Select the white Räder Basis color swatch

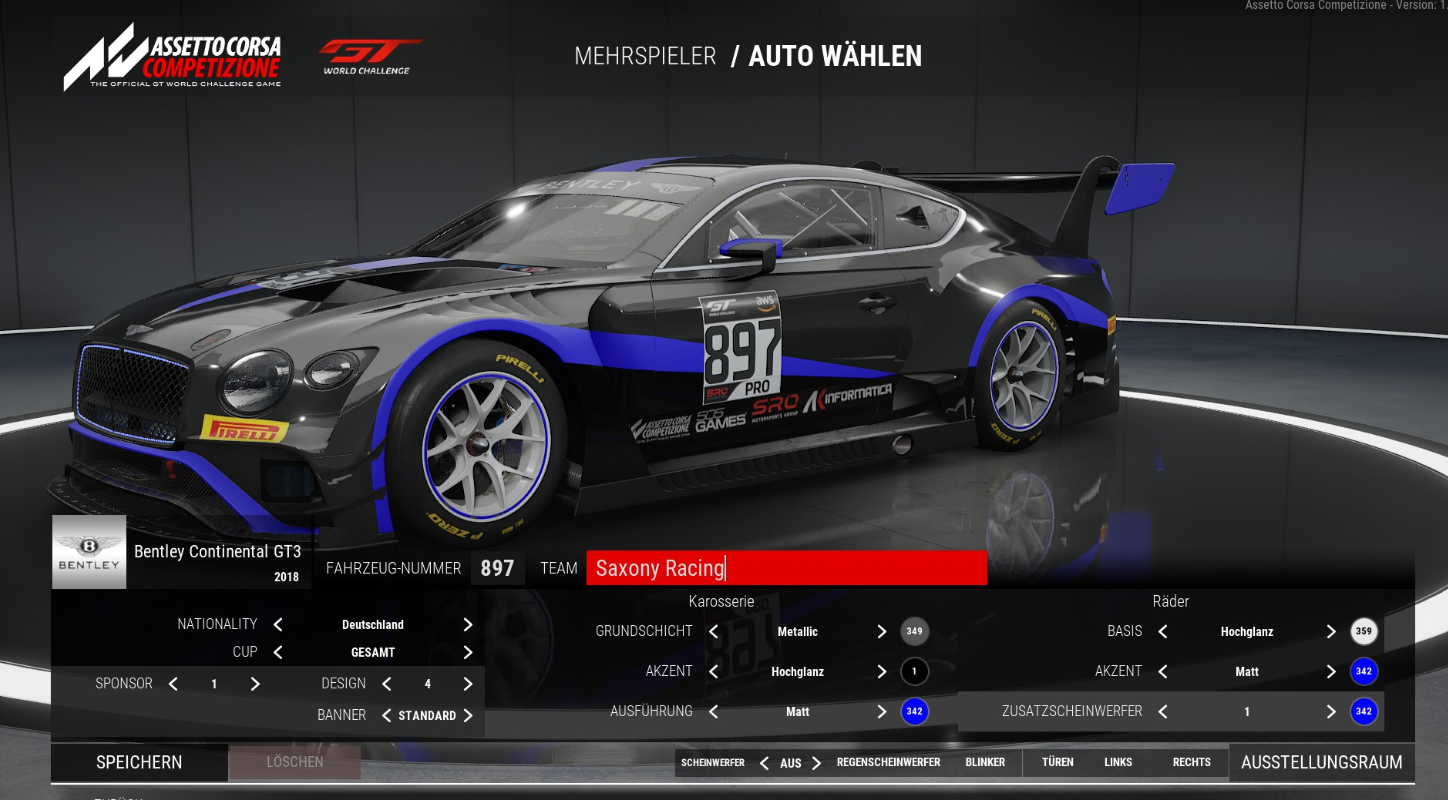tap(1364, 632)
